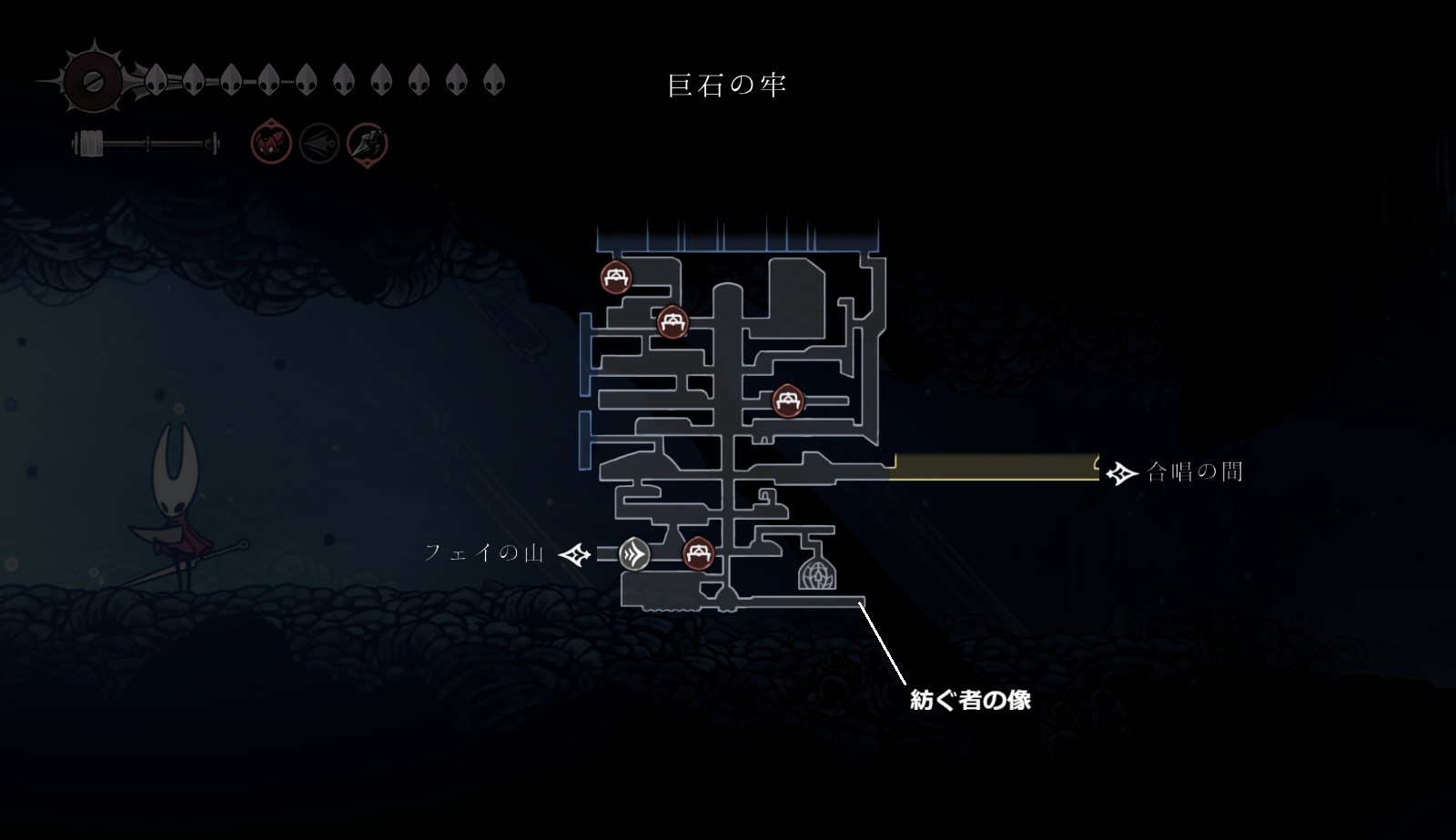Select the stone spearhead tool icon

point(368,144)
